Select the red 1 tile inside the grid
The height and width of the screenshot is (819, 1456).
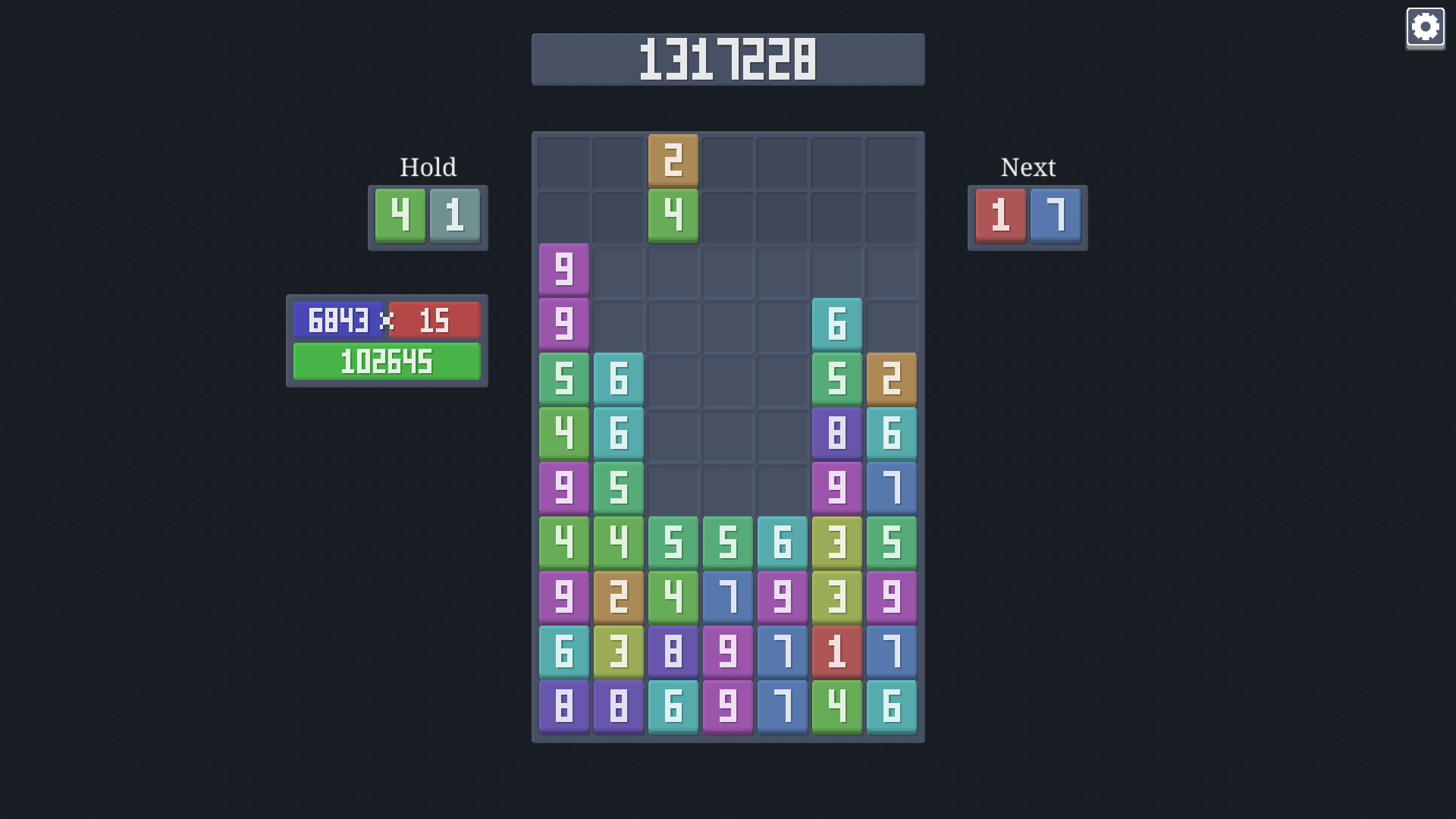click(x=836, y=651)
